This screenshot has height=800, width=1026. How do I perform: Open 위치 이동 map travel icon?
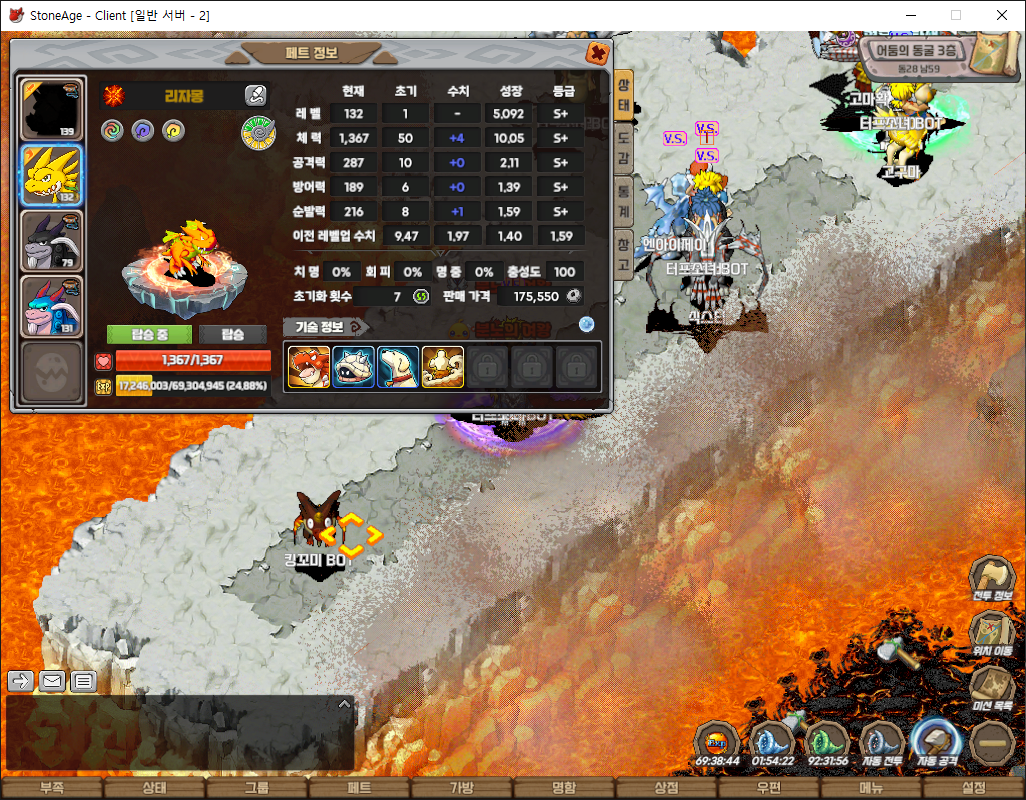(x=990, y=632)
